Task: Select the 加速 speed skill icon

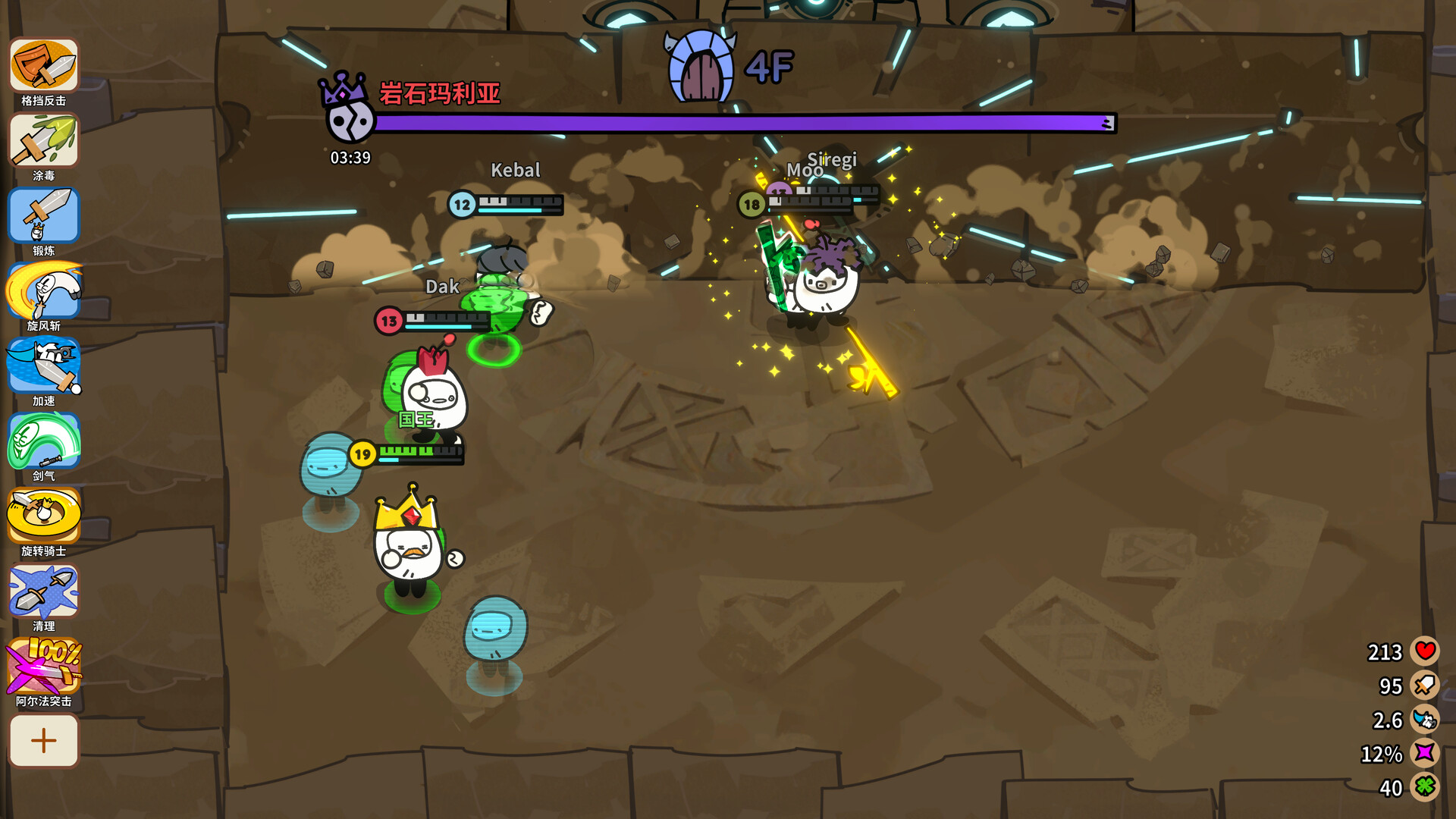Action: [43, 366]
